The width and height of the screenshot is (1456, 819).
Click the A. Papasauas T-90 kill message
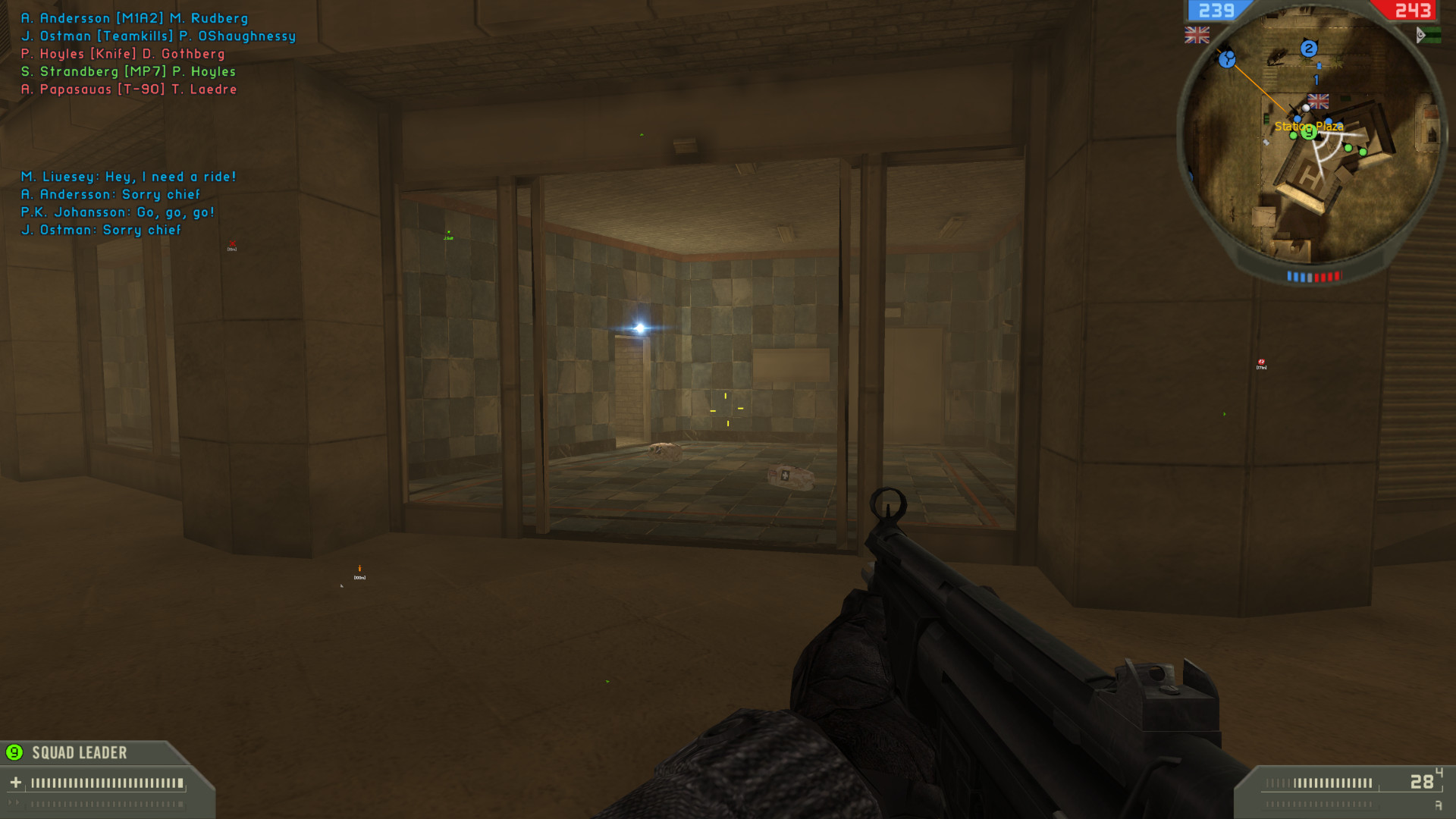[x=129, y=89]
